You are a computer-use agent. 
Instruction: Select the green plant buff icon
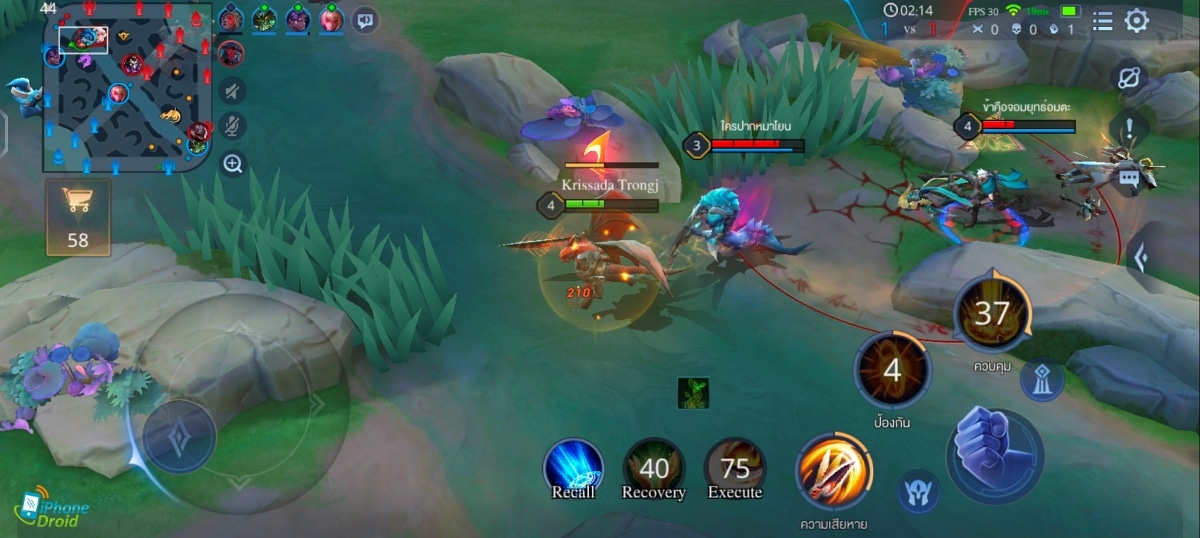pos(693,391)
